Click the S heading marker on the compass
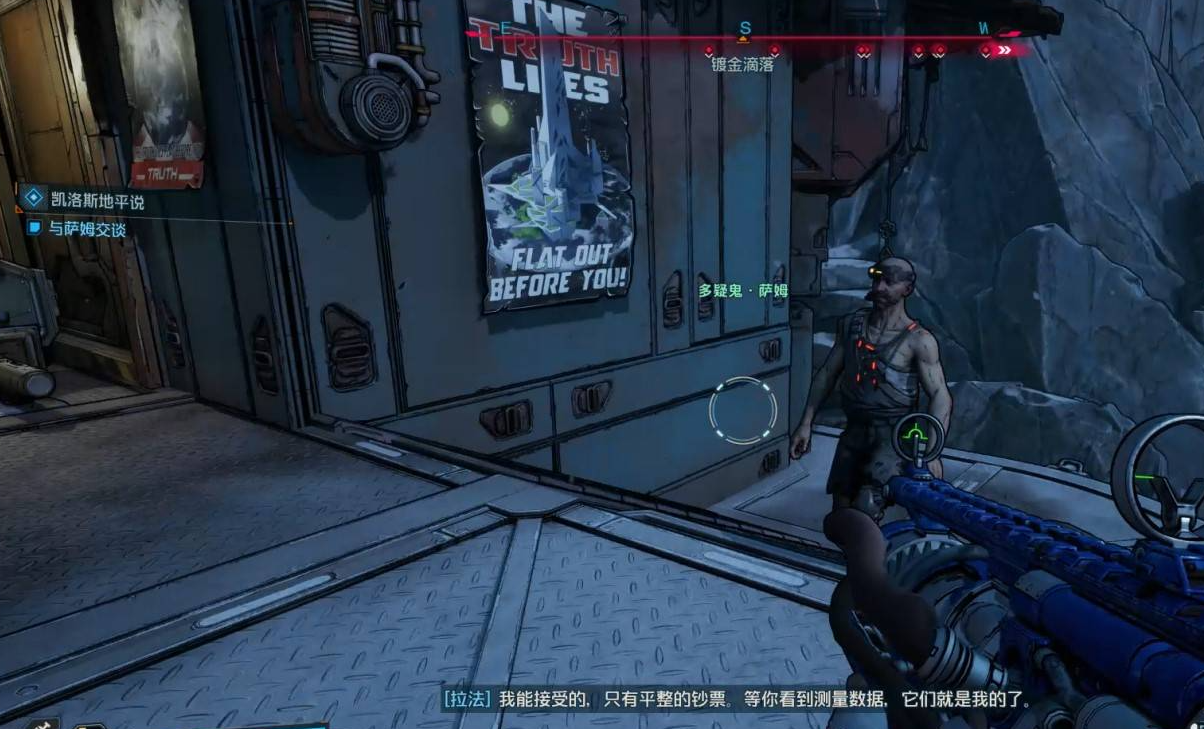The height and width of the screenshot is (729, 1204). coord(744,28)
